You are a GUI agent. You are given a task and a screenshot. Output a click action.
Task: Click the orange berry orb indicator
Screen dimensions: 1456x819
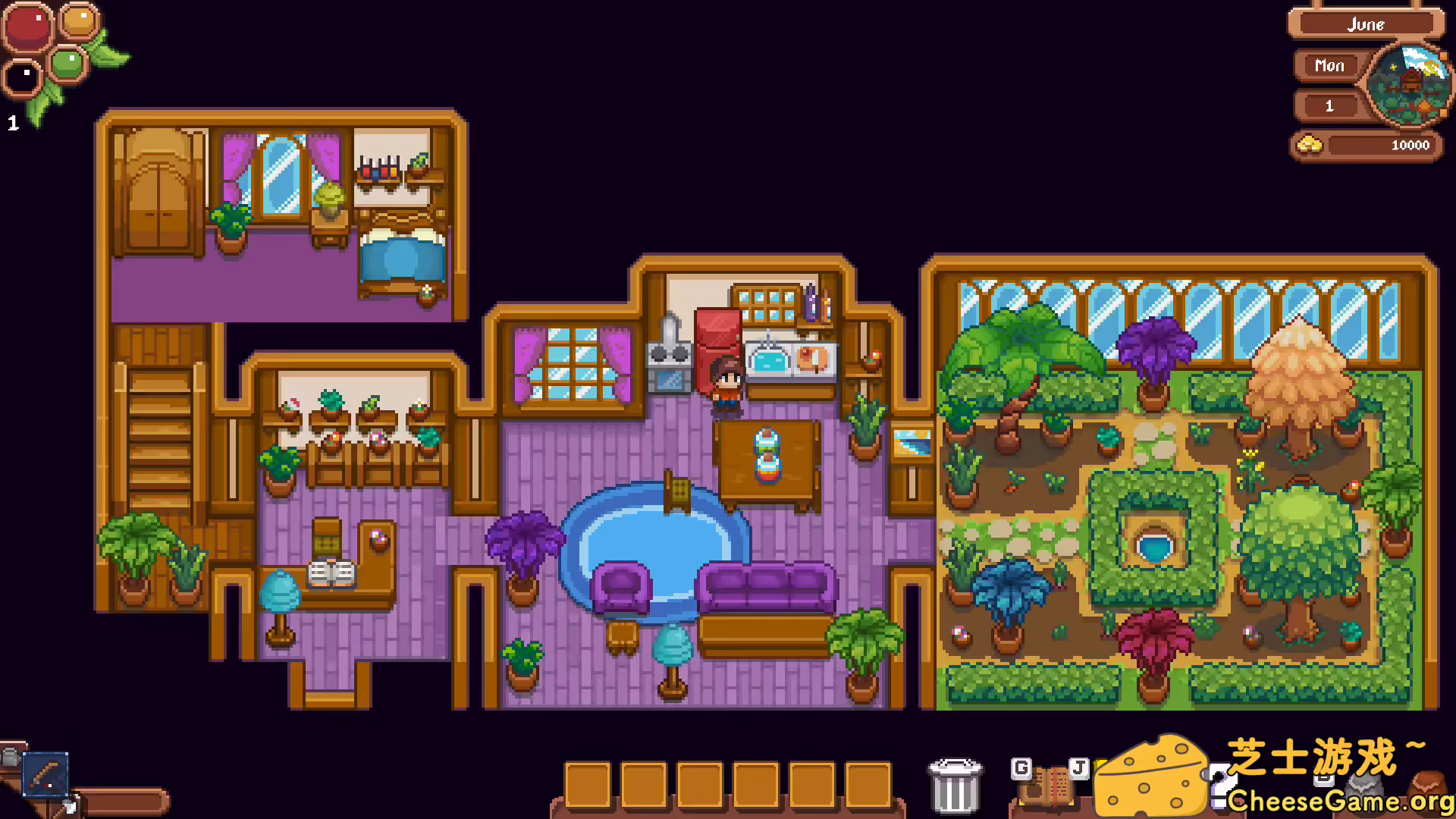click(x=78, y=23)
